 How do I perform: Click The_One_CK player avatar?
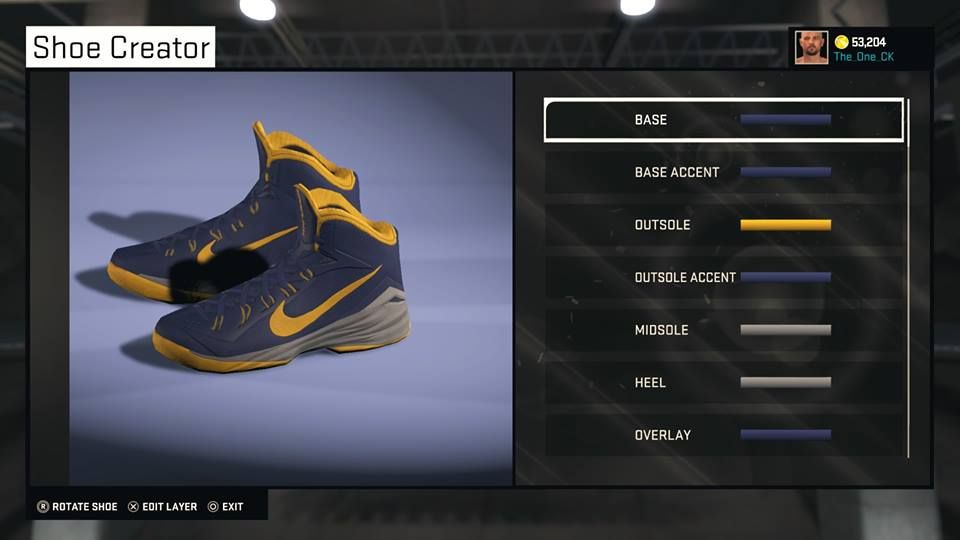[x=811, y=47]
